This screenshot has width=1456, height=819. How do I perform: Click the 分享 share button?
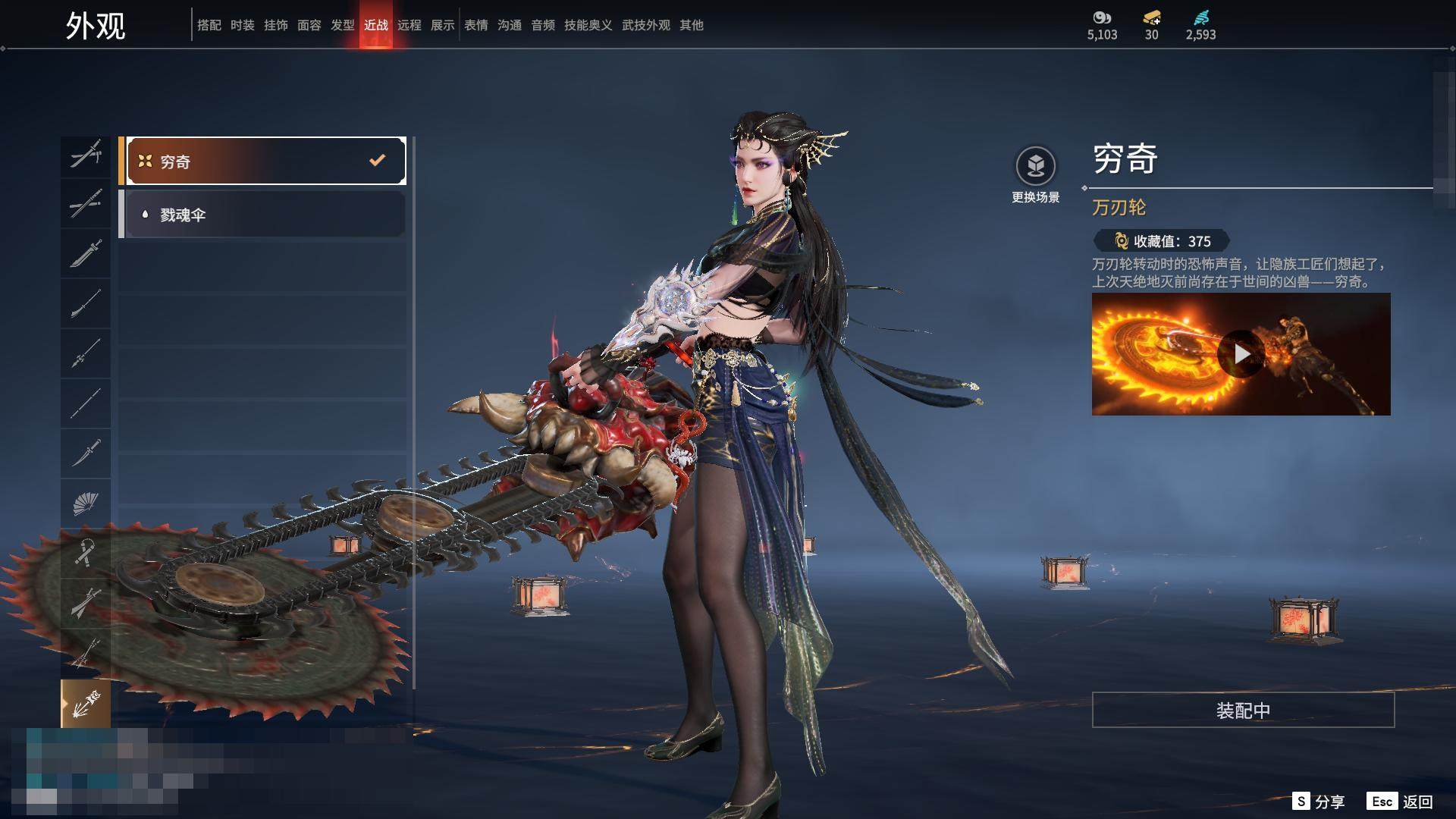1319,802
